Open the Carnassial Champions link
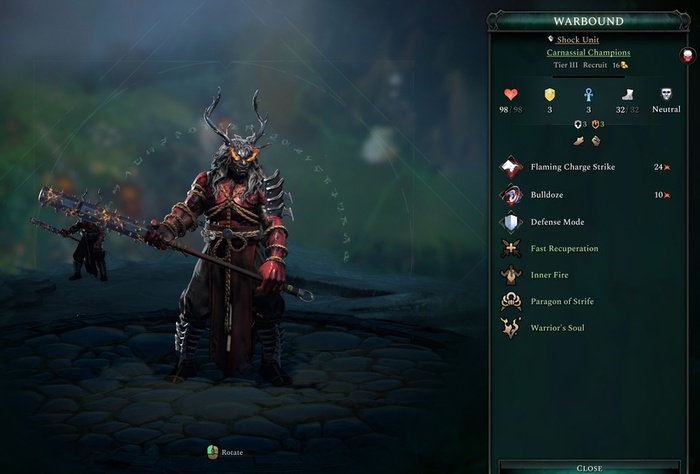Viewport: 700px width, 474px height. [588, 52]
